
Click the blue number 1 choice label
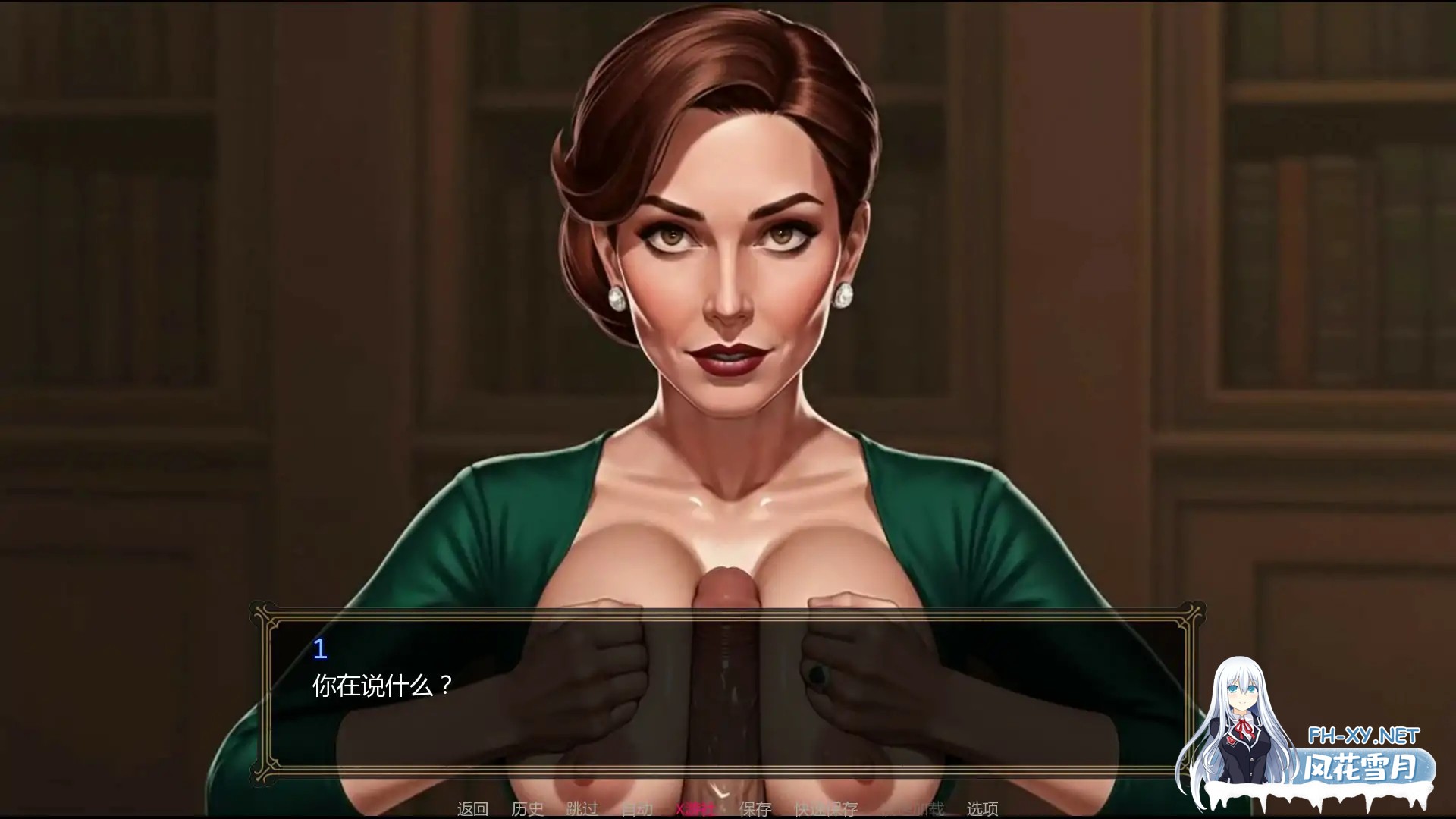(x=320, y=648)
